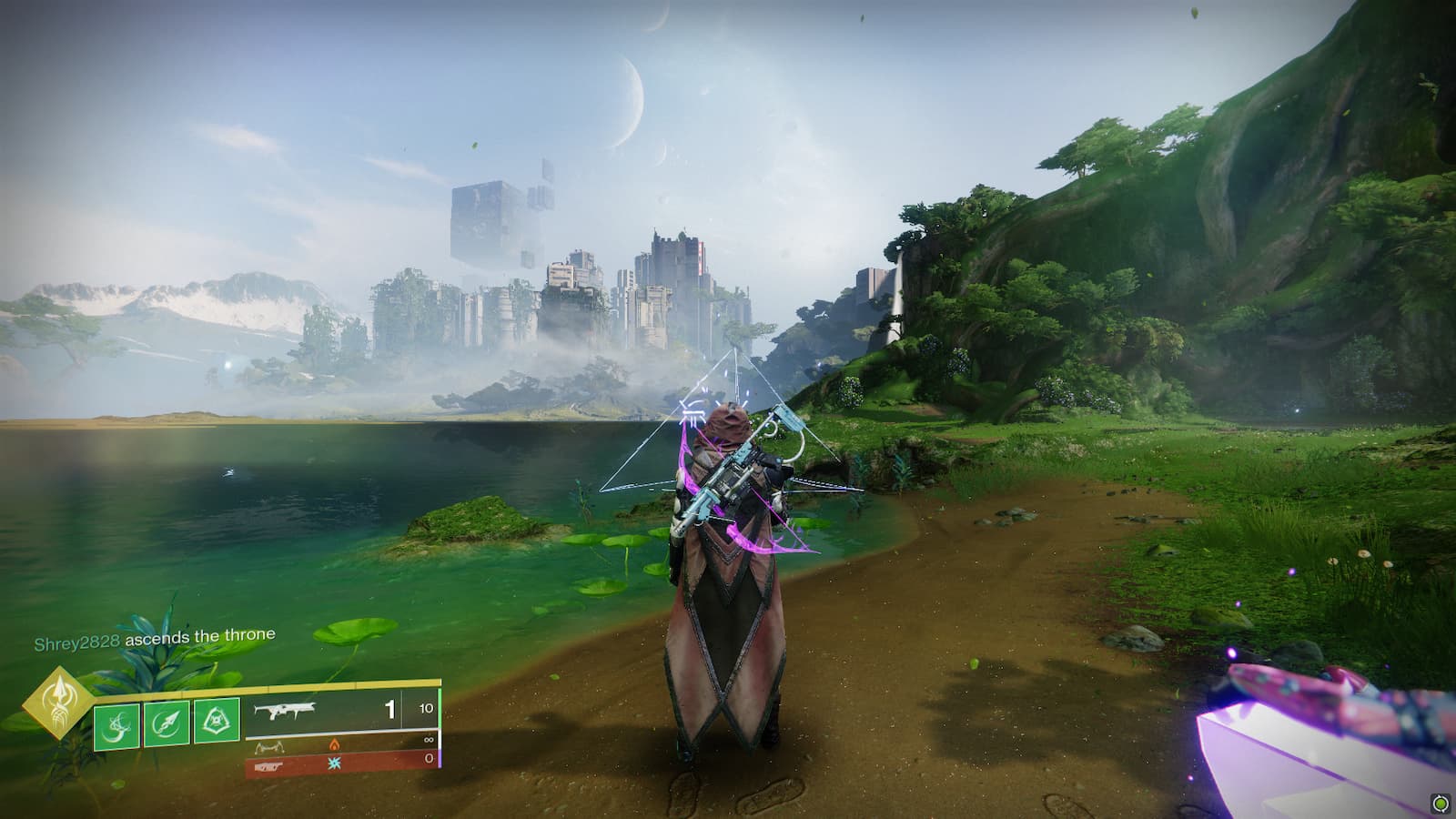1456x819 pixels.
Task: Select the green grenade ability icon
Action: pos(117,724)
